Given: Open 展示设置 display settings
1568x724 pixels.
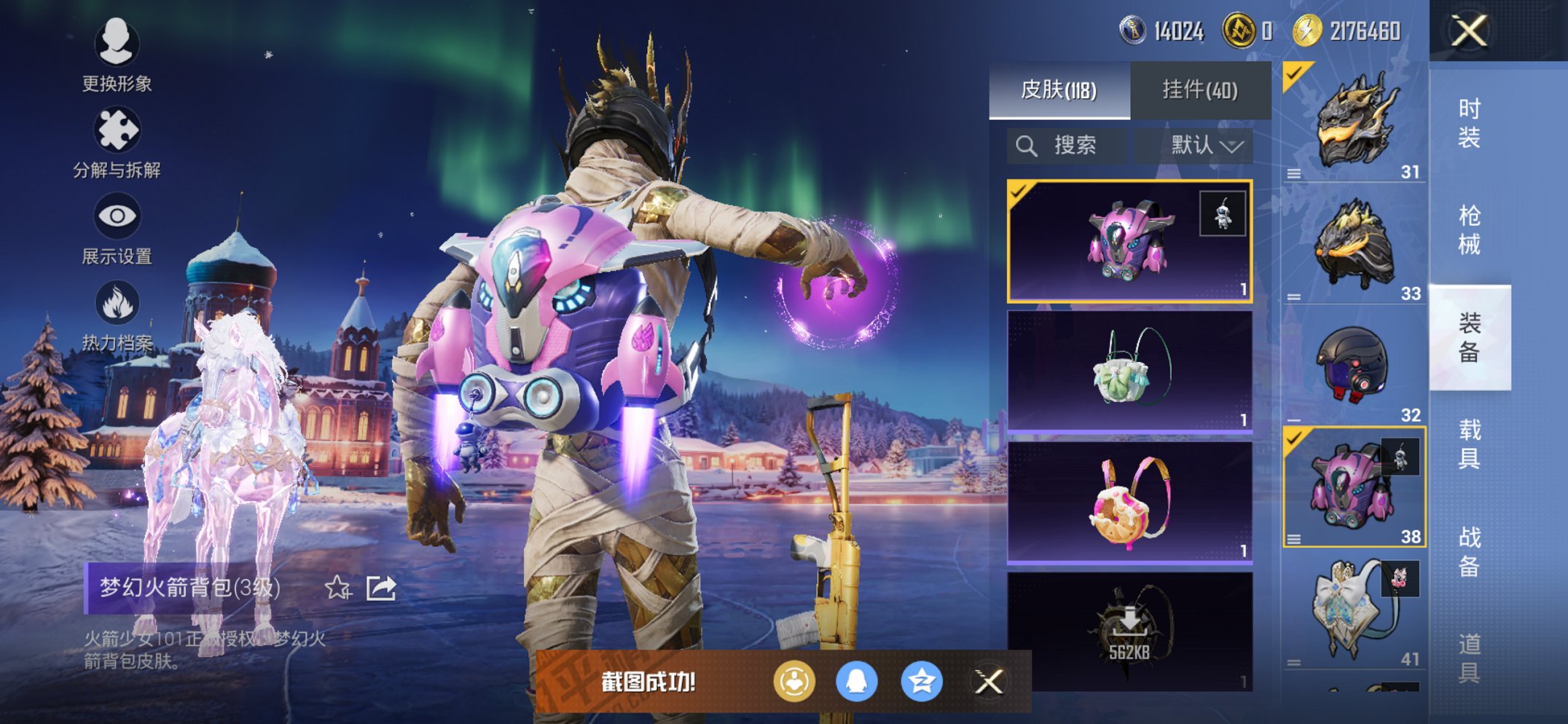Looking at the screenshot, I should click(117, 228).
